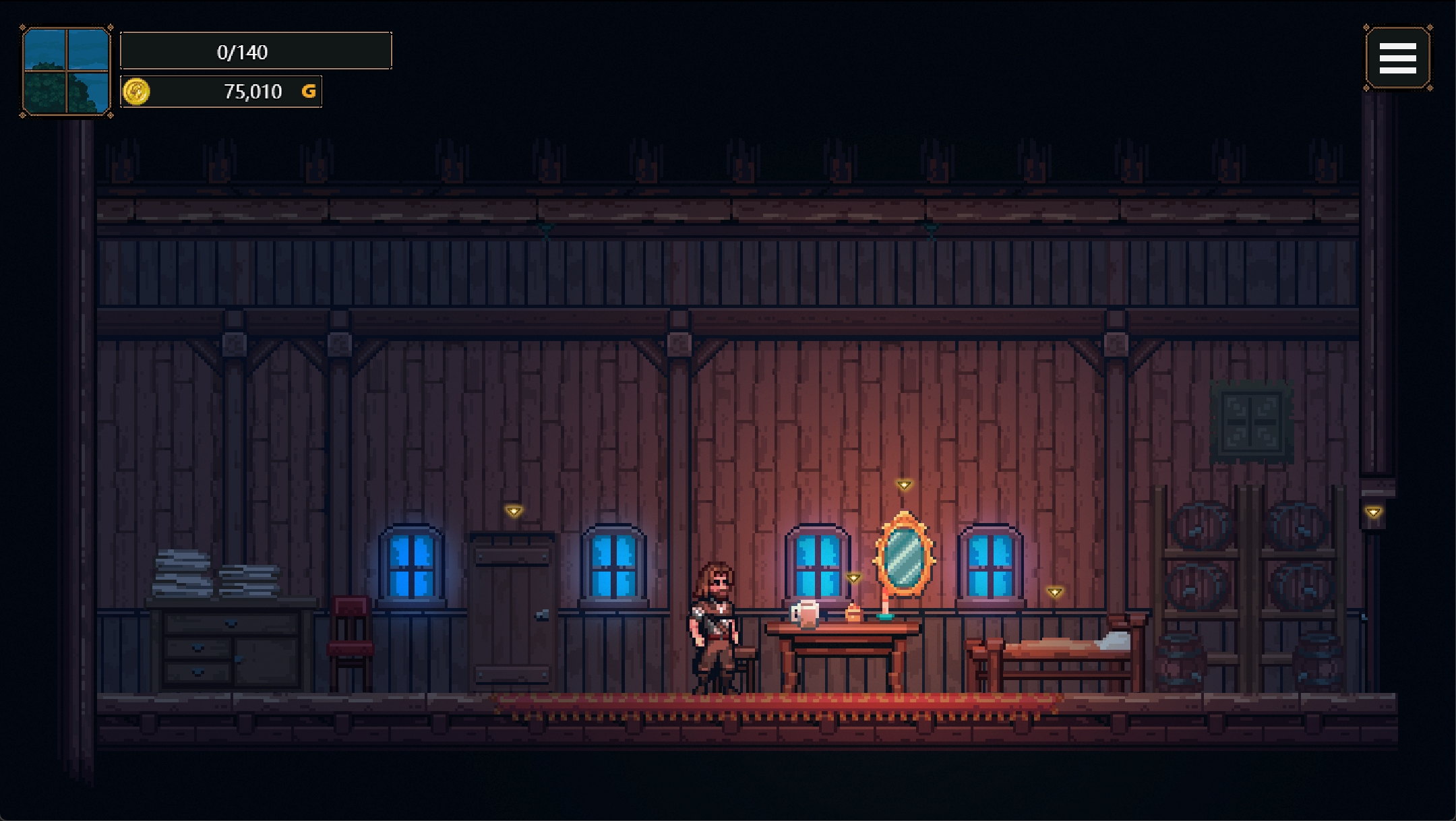This screenshot has width=1456, height=821.
Task: Select the yellow marker above the door
Action: (514, 511)
